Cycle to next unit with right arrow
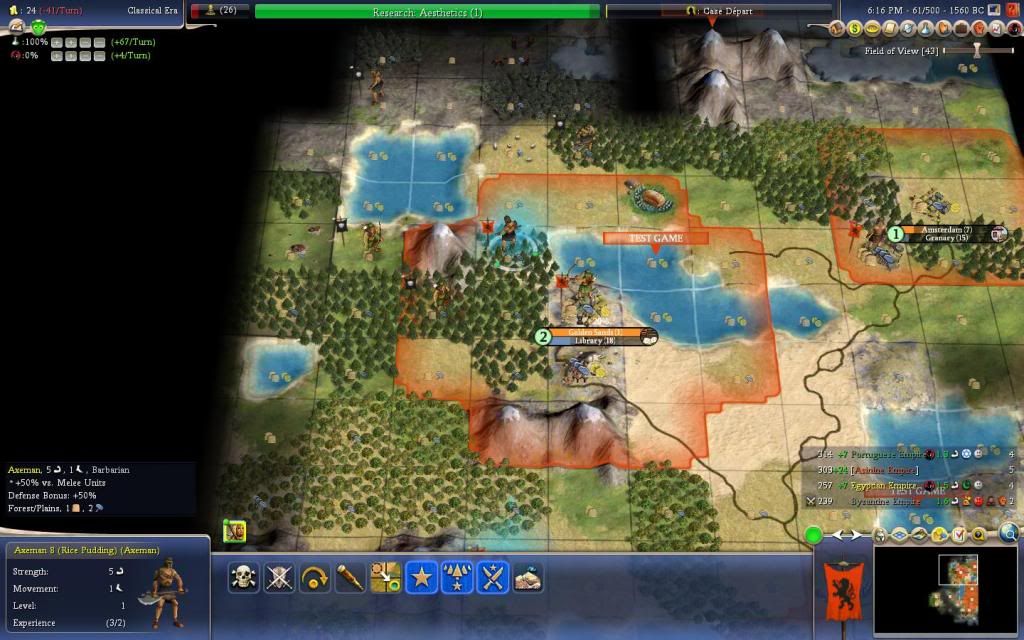Image resolution: width=1024 pixels, height=640 pixels. click(855, 535)
